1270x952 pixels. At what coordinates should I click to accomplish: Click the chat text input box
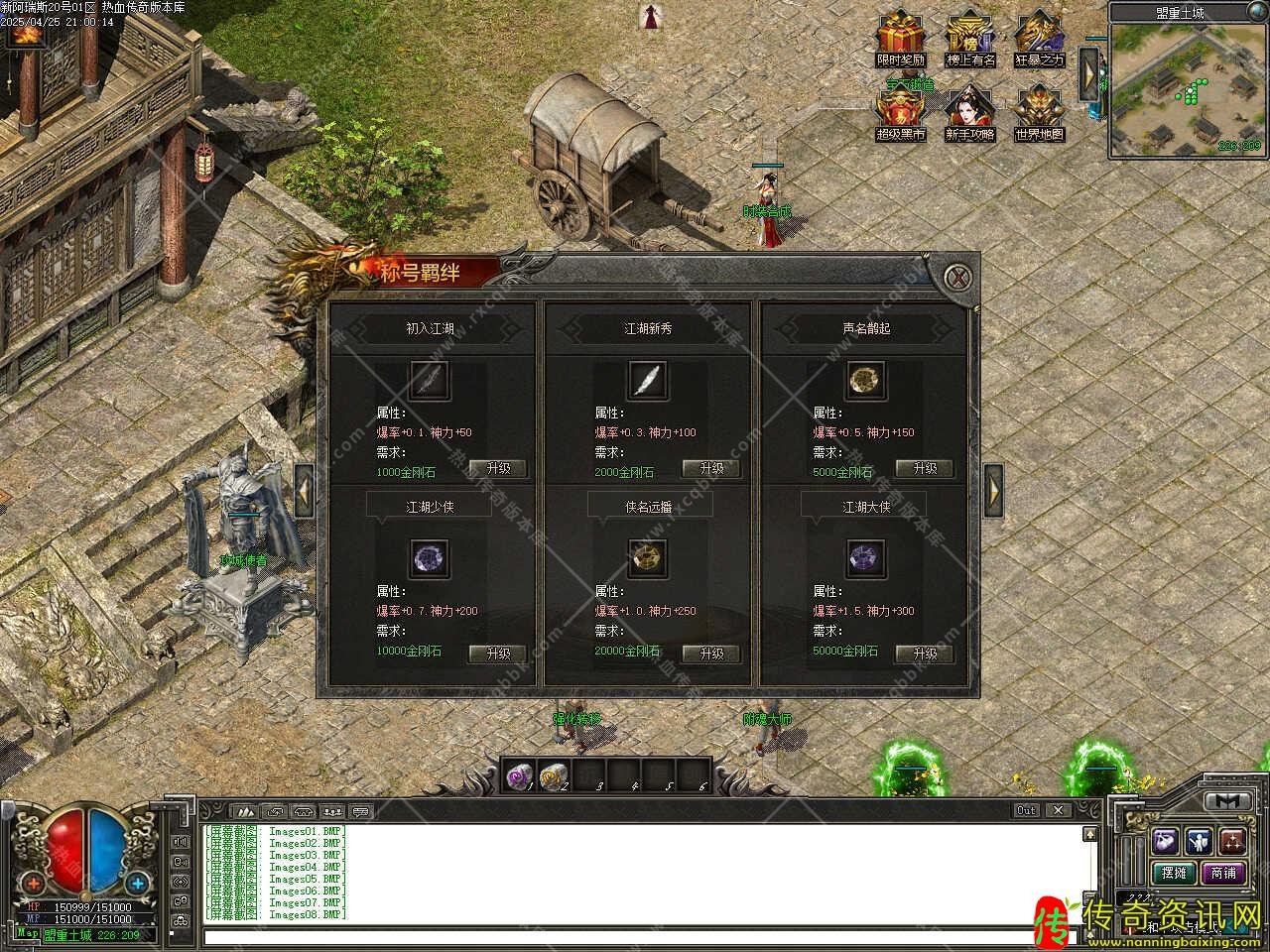click(635, 936)
